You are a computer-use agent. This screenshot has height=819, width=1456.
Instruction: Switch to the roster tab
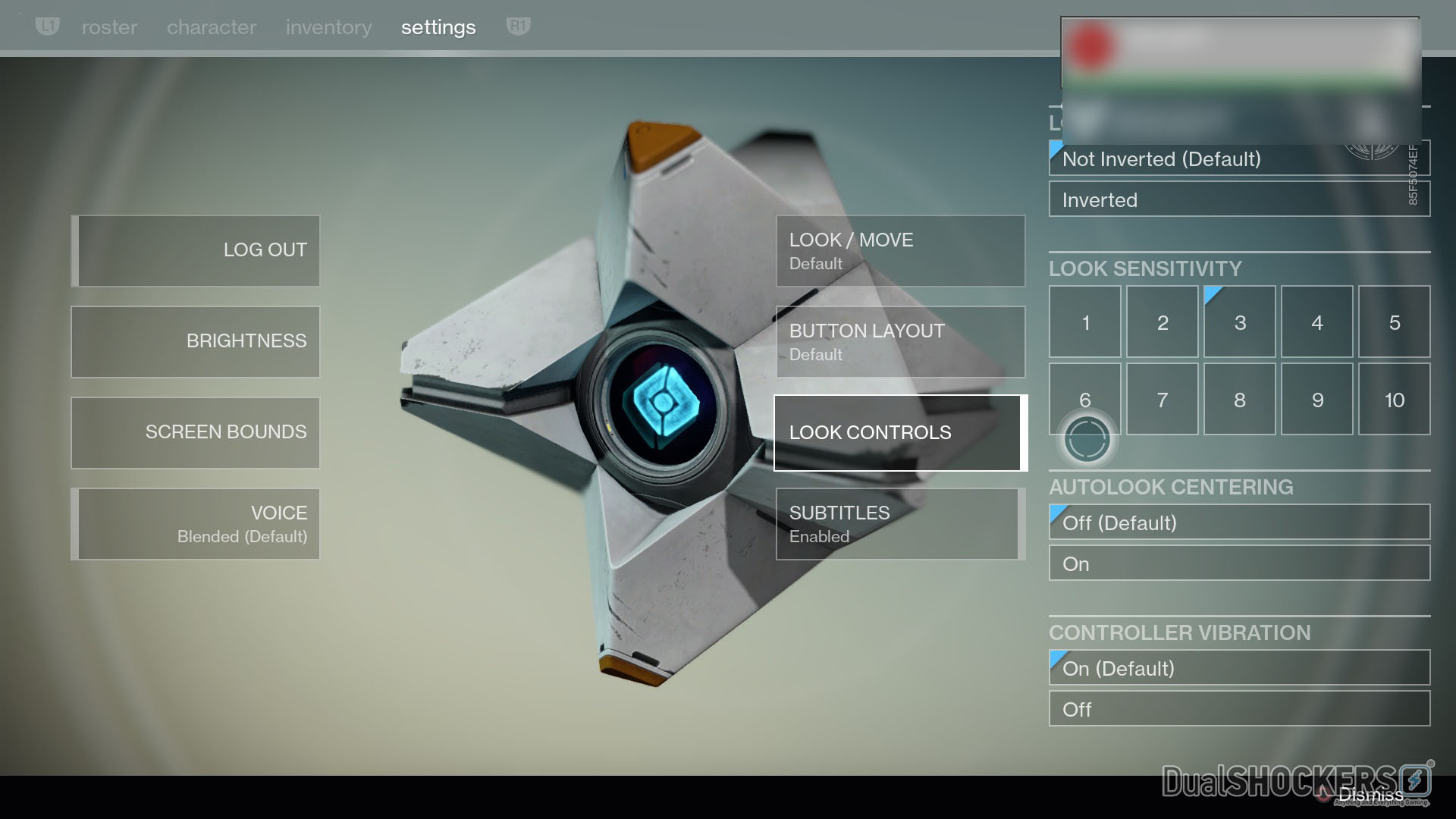pos(109,27)
